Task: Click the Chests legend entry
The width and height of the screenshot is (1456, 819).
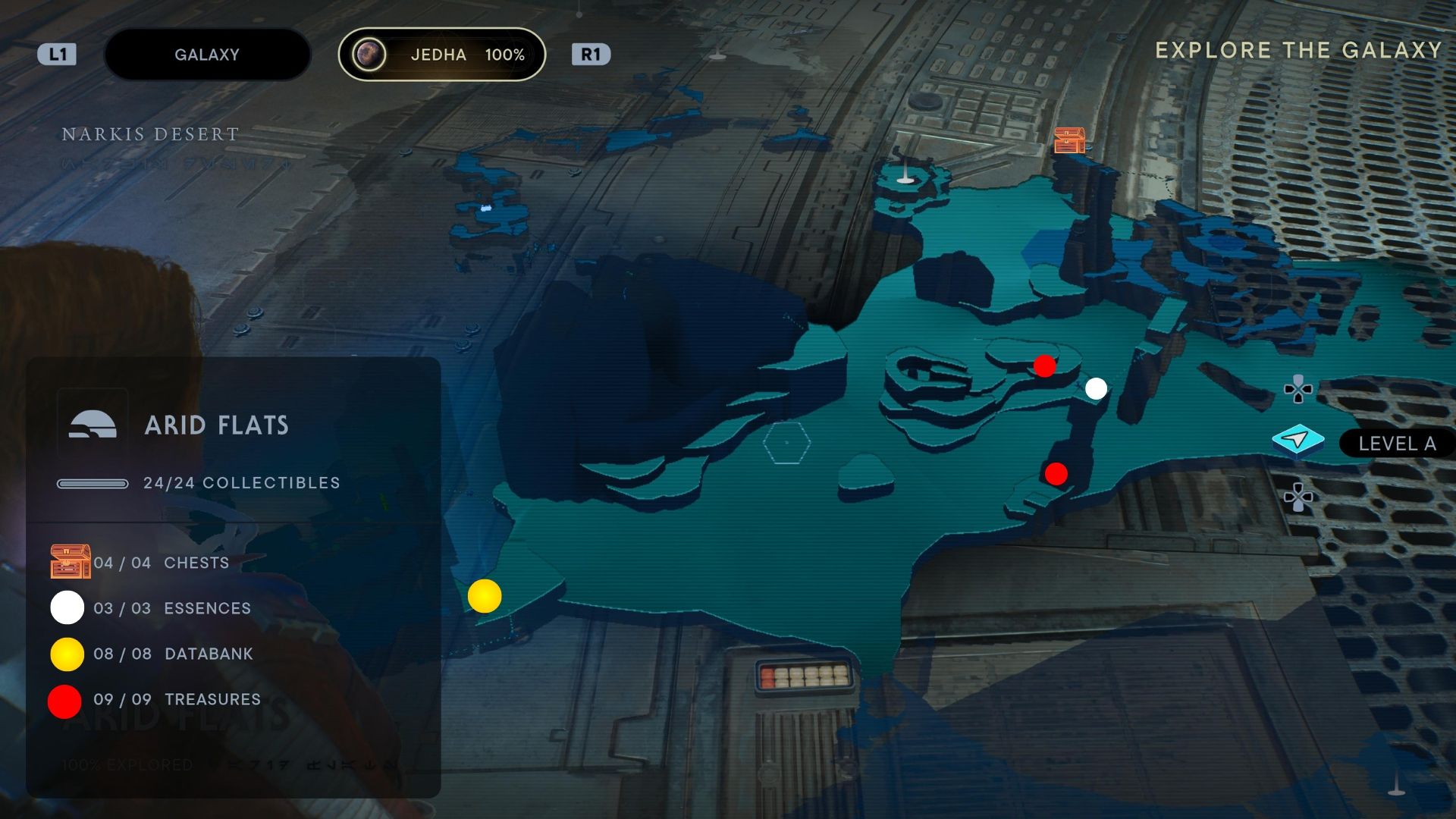Action: (196, 563)
